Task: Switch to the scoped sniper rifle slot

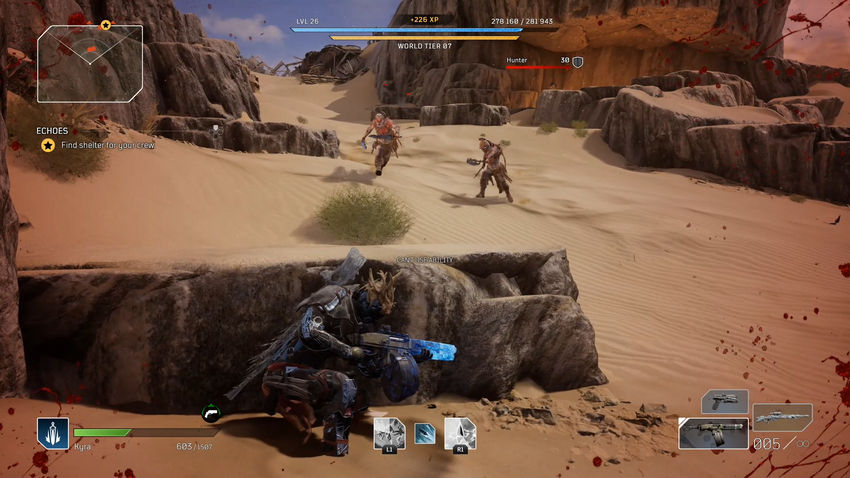Action: pyautogui.click(x=782, y=415)
